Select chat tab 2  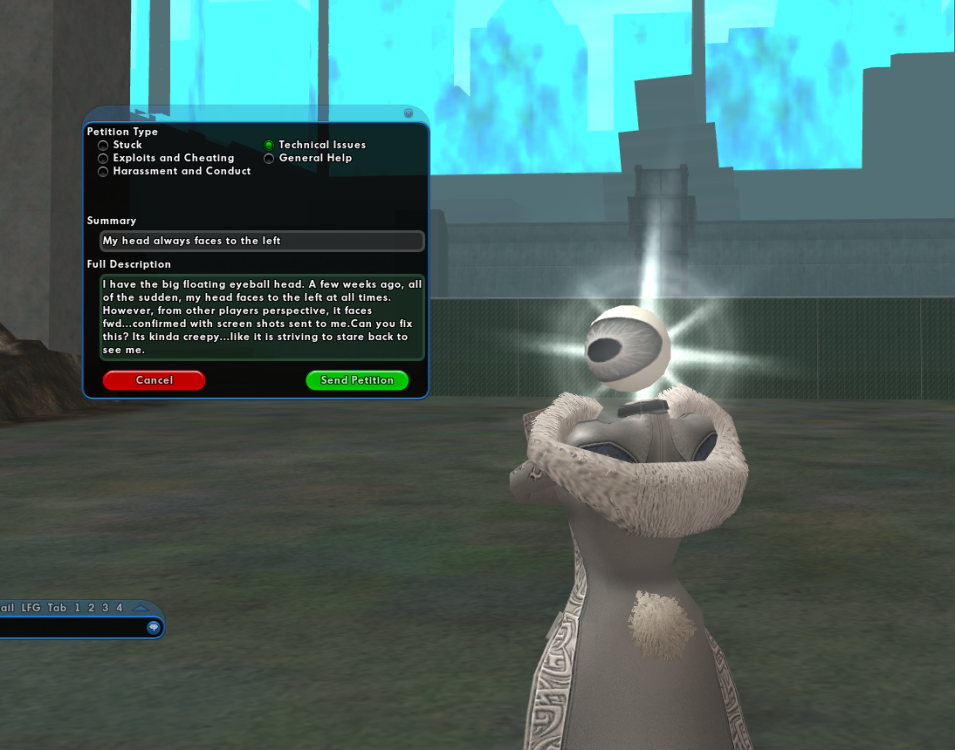click(91, 608)
